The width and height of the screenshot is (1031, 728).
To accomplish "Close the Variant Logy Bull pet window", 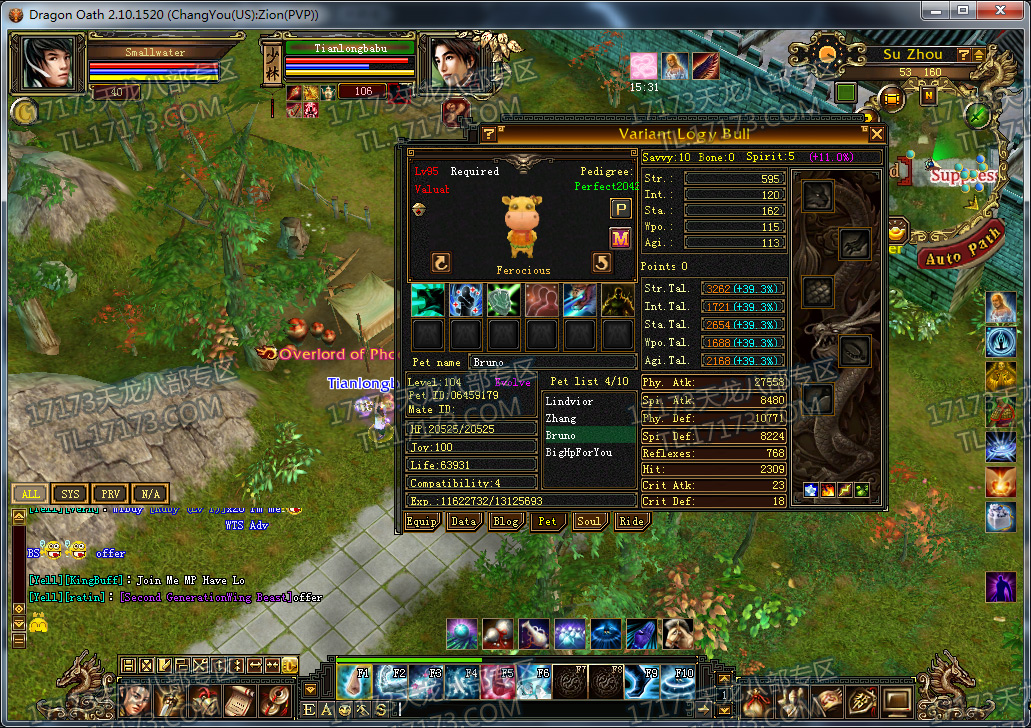I will coord(877,134).
